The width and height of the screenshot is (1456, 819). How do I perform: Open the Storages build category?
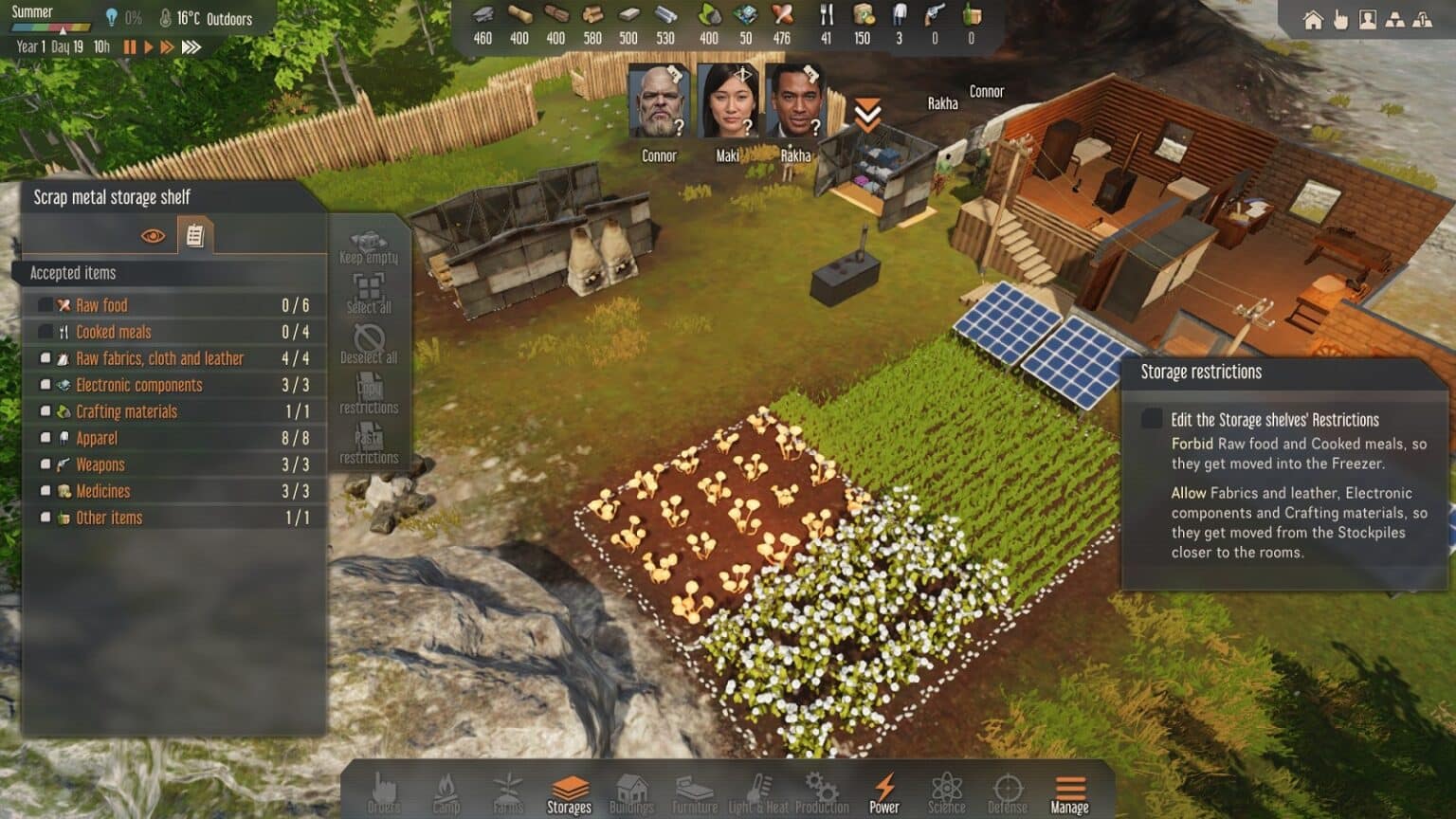(x=569, y=793)
